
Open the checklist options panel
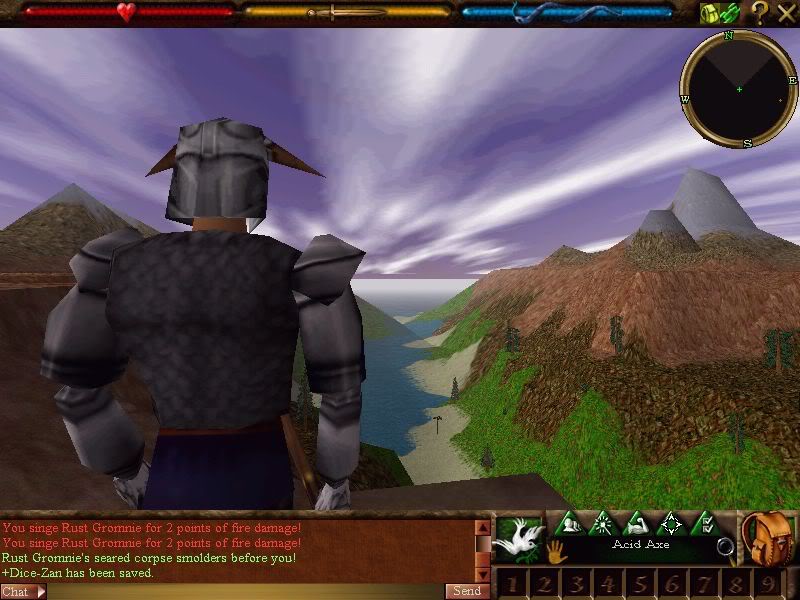(703, 523)
